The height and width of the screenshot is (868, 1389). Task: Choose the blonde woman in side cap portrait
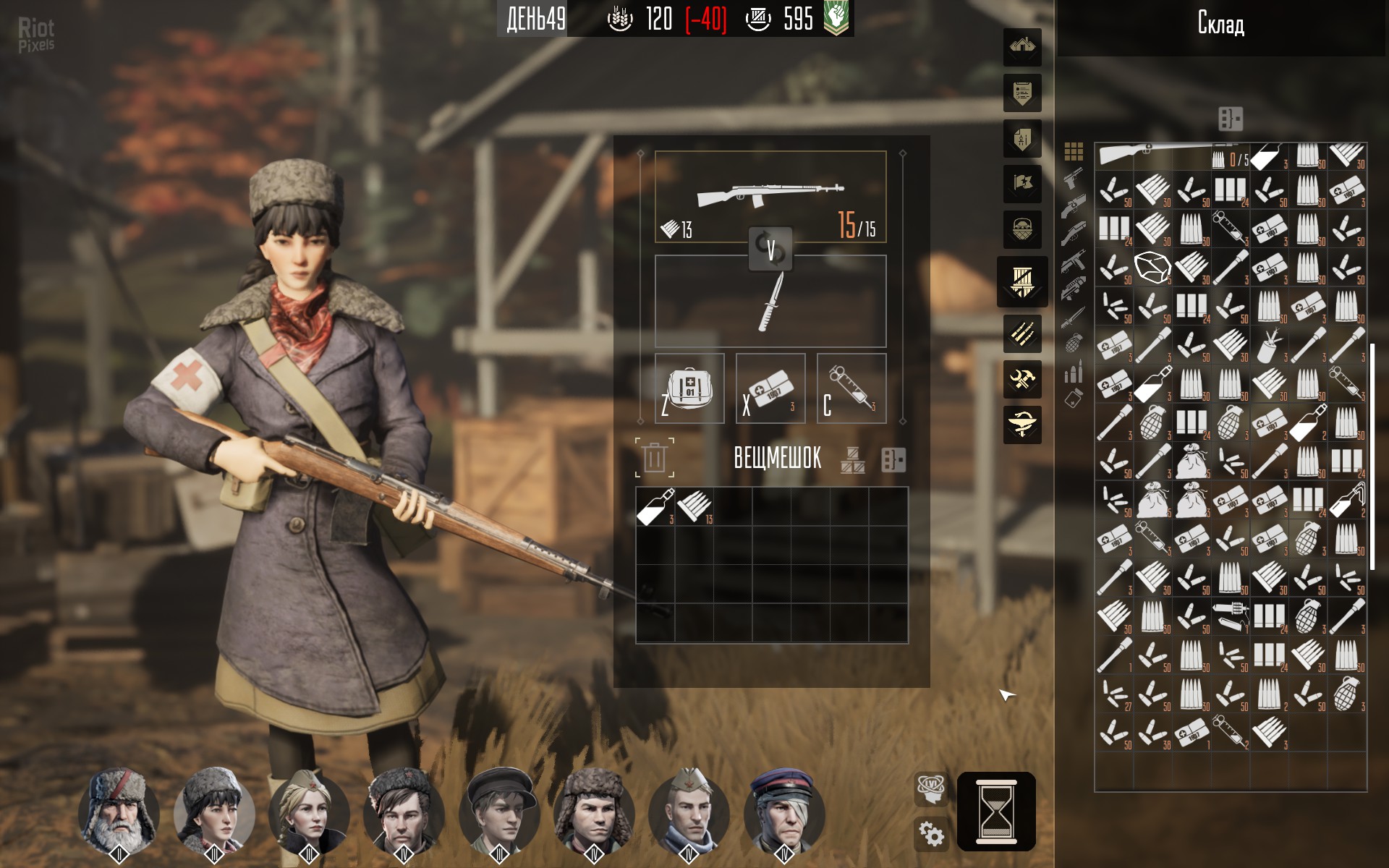coord(309,809)
